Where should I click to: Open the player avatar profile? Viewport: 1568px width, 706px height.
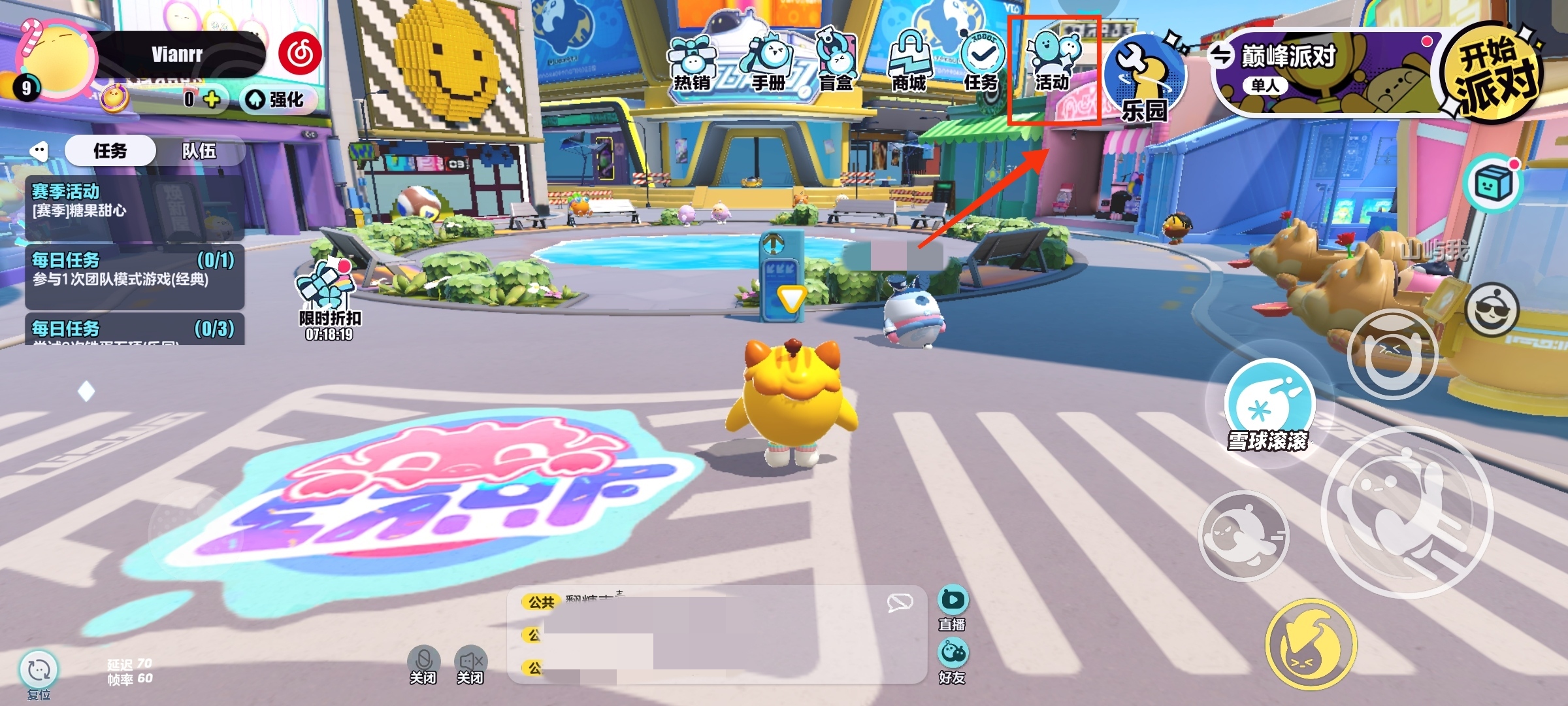click(59, 62)
